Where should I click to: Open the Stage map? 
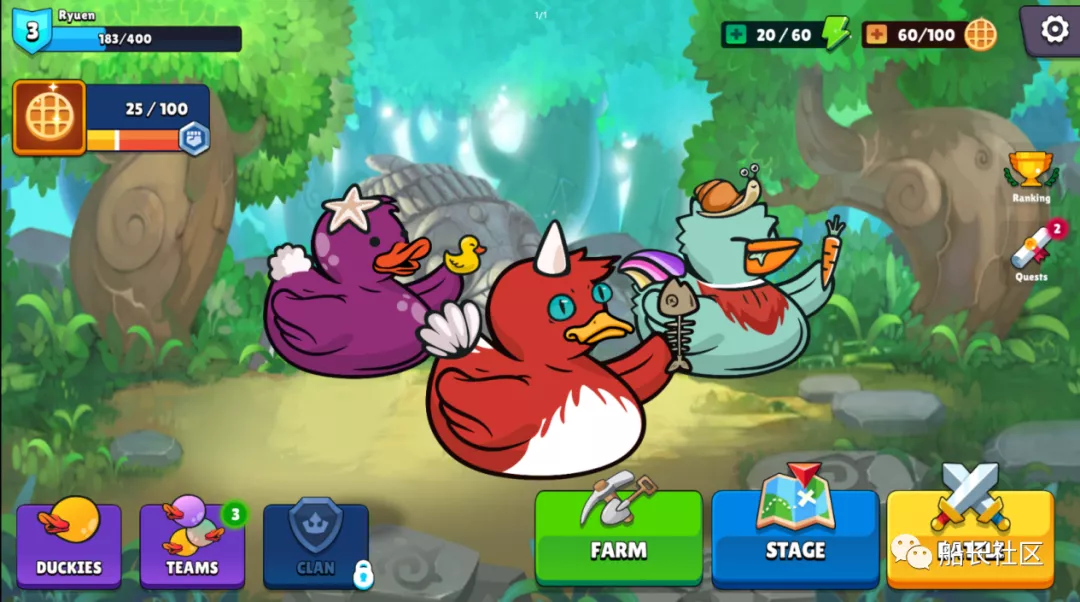[795, 537]
